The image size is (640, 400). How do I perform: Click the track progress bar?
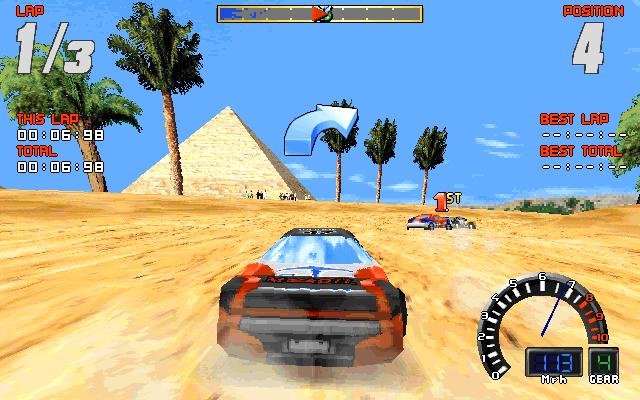pyautogui.click(x=320, y=14)
